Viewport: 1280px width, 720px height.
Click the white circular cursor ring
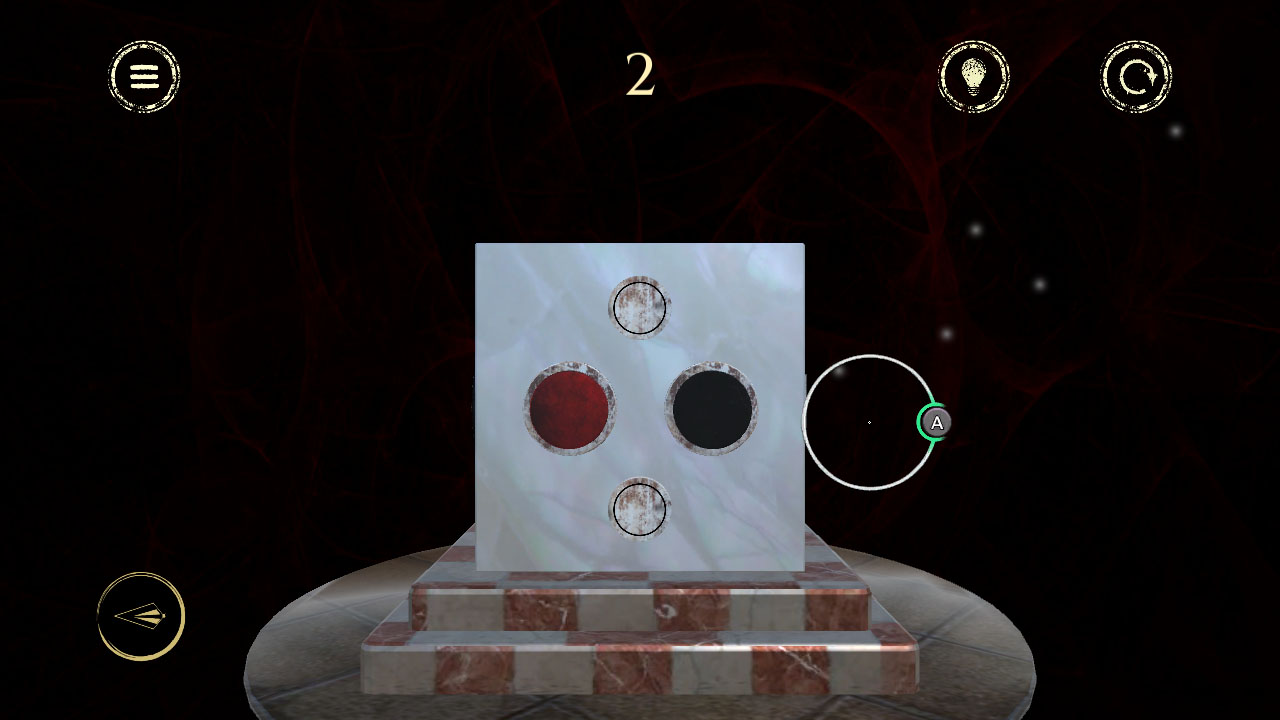867,423
